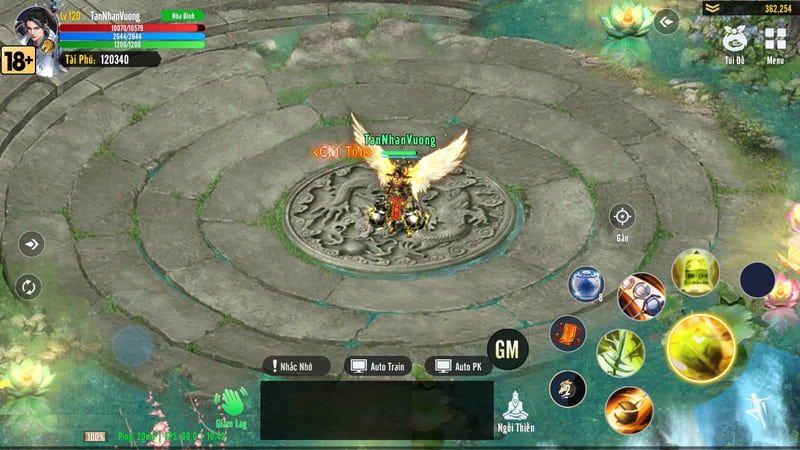Click the Hòa Bình PK mode badge
Screen dimensions: 800x450
pos(181,15)
